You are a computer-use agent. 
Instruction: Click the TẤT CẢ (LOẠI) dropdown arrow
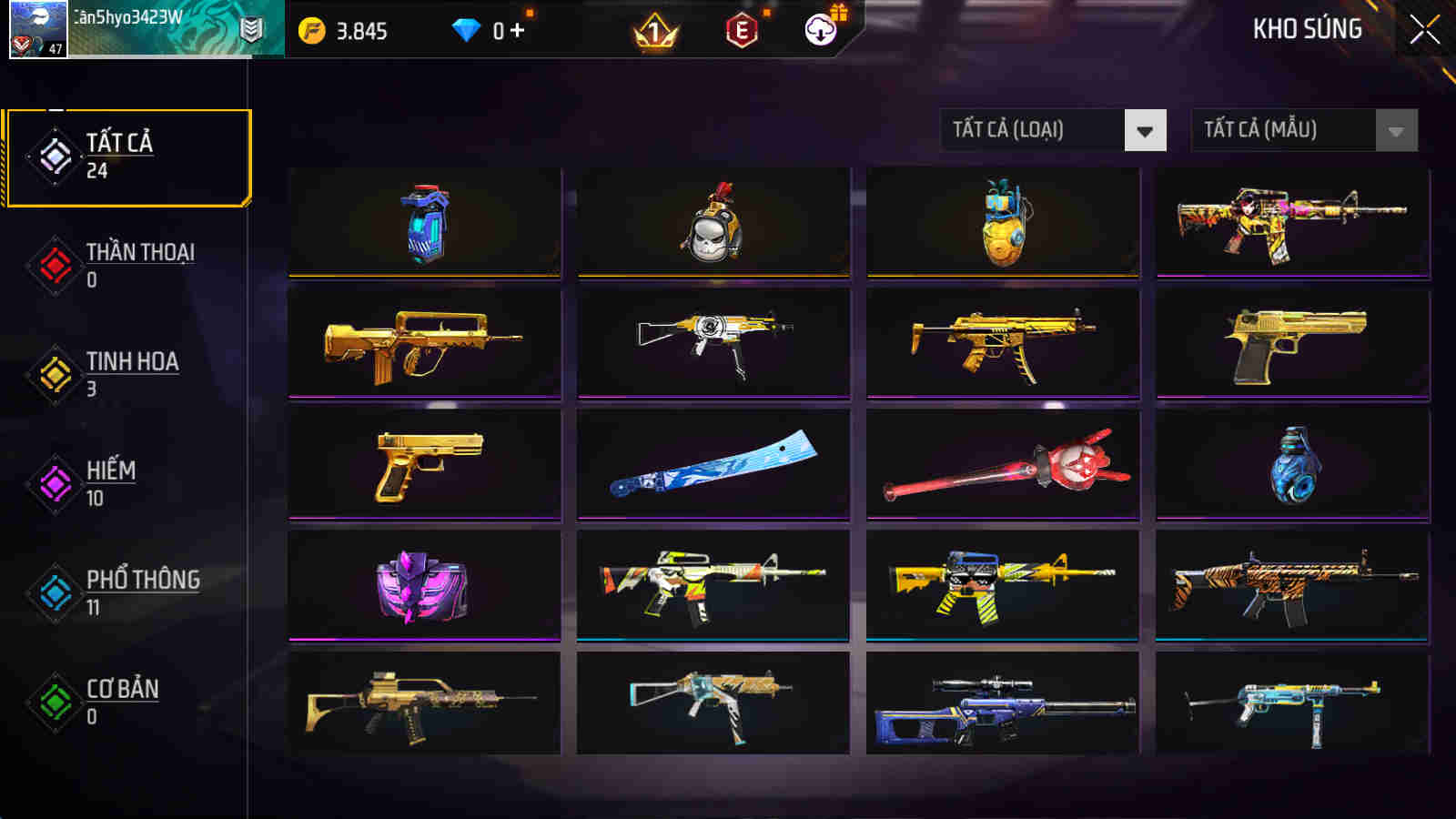(1145, 130)
